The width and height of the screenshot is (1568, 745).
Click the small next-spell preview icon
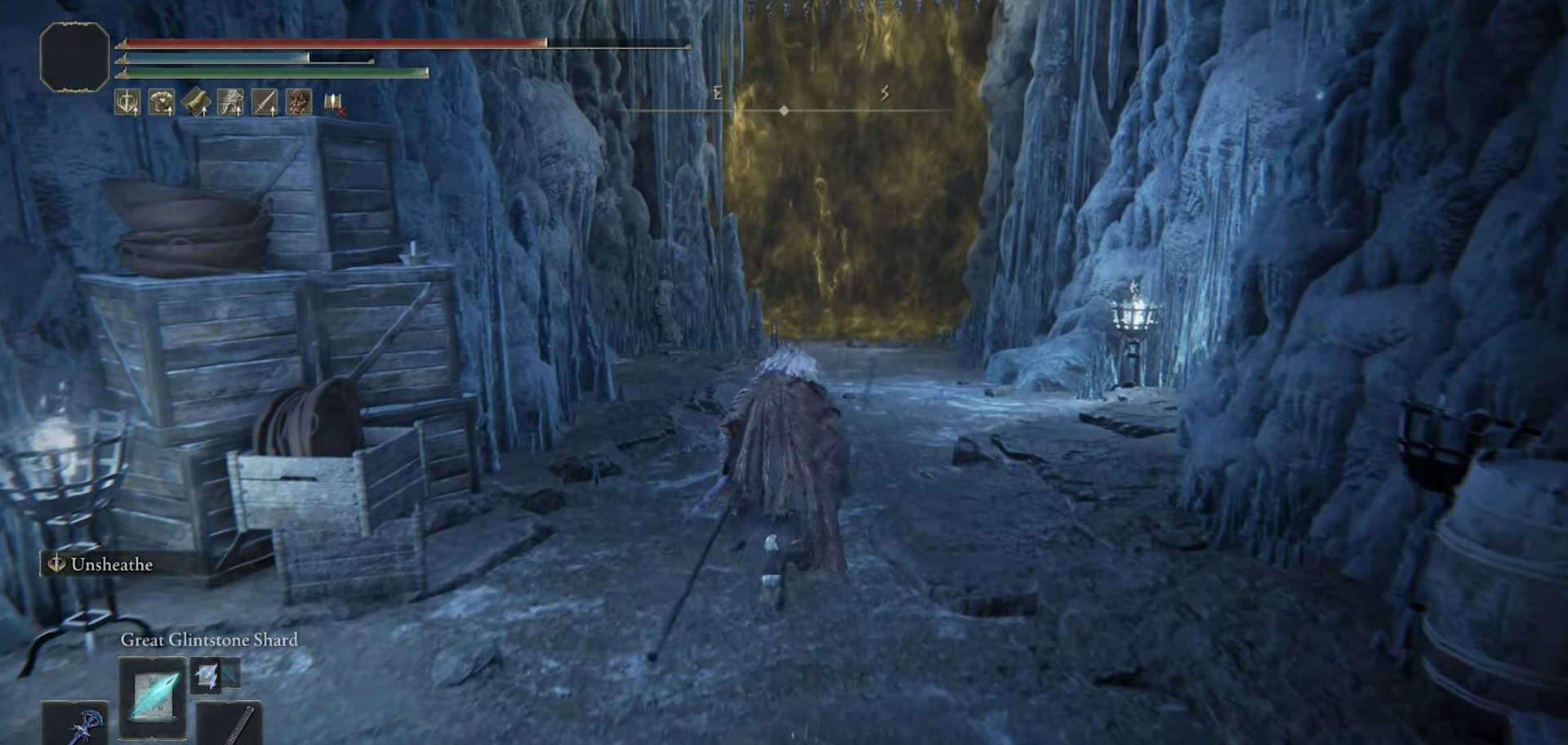click(207, 675)
